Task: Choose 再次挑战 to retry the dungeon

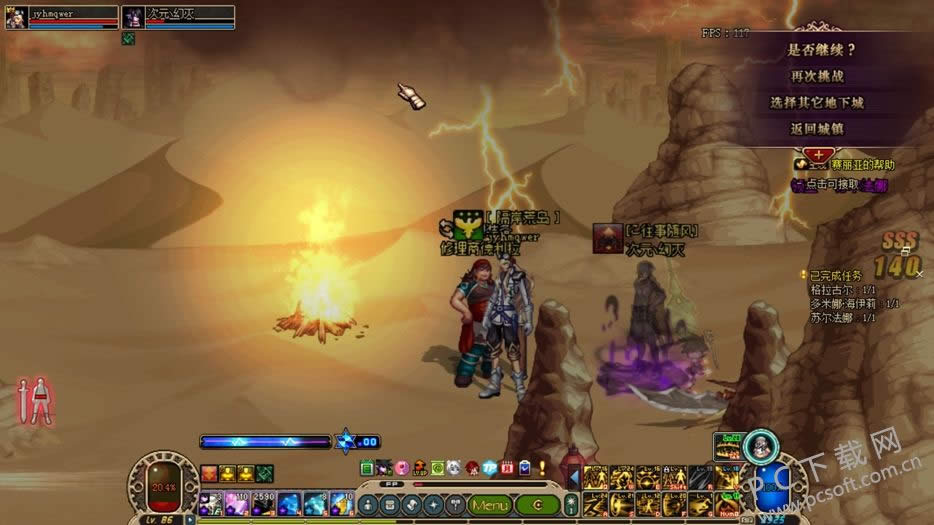Action: tap(817, 76)
